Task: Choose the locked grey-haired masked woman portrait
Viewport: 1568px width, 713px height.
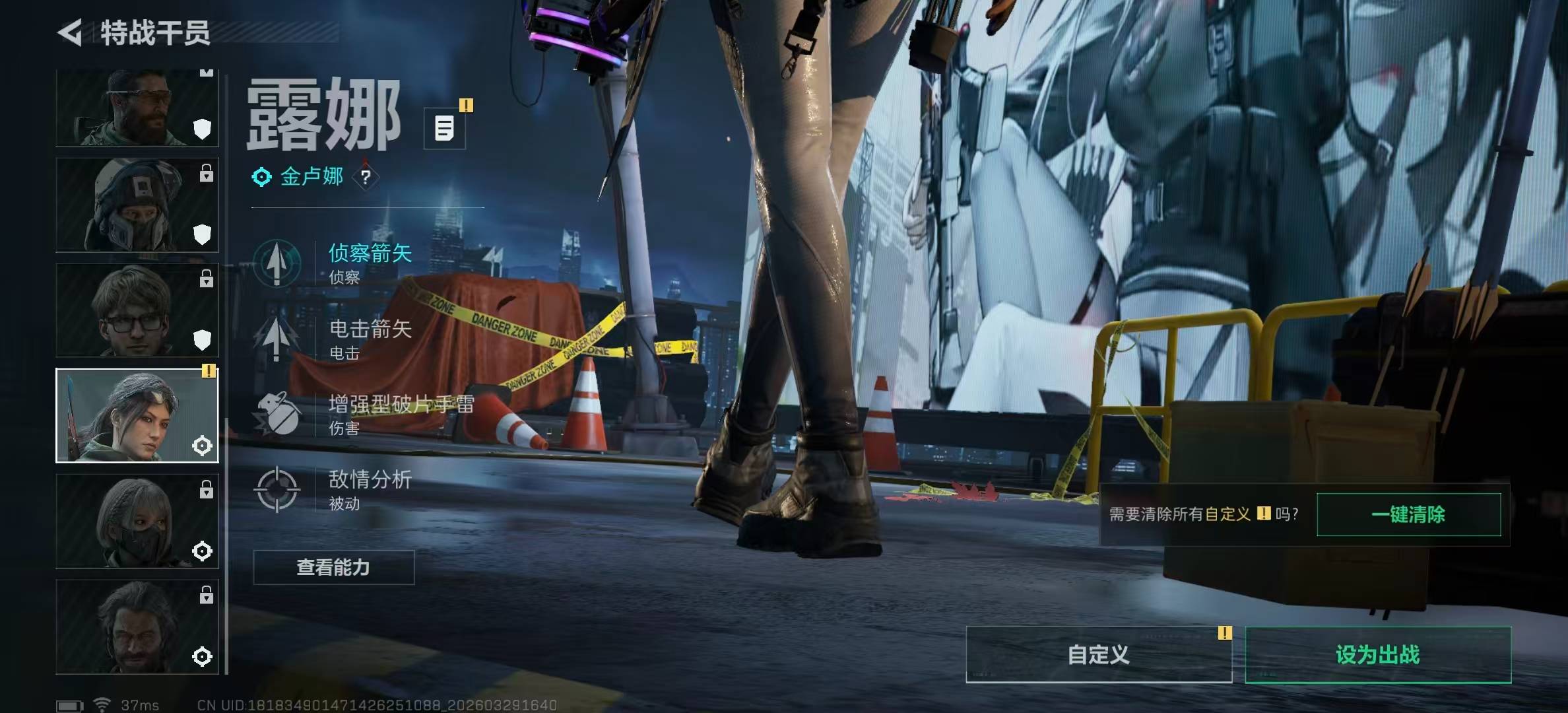Action: pos(137,521)
